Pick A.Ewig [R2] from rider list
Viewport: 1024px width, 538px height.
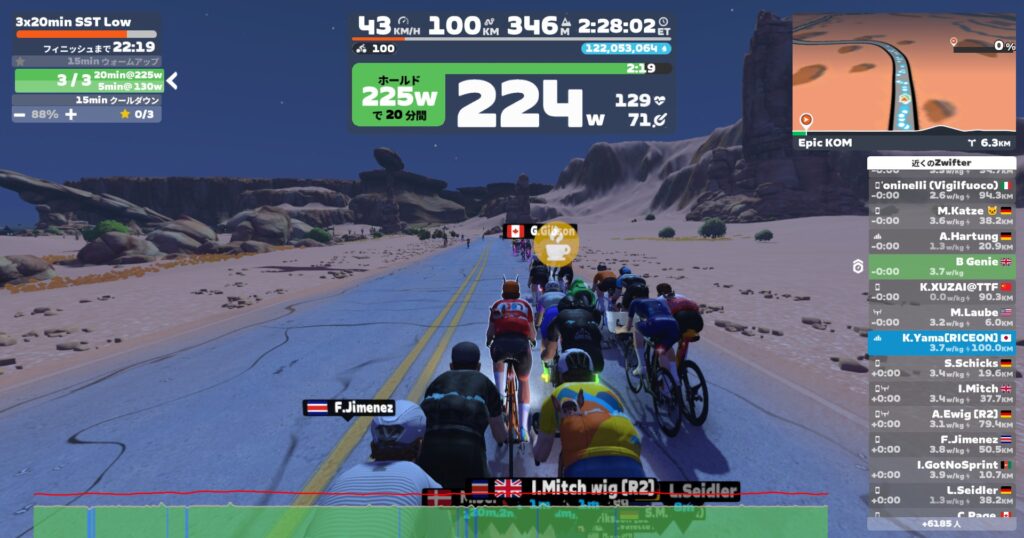click(x=942, y=418)
